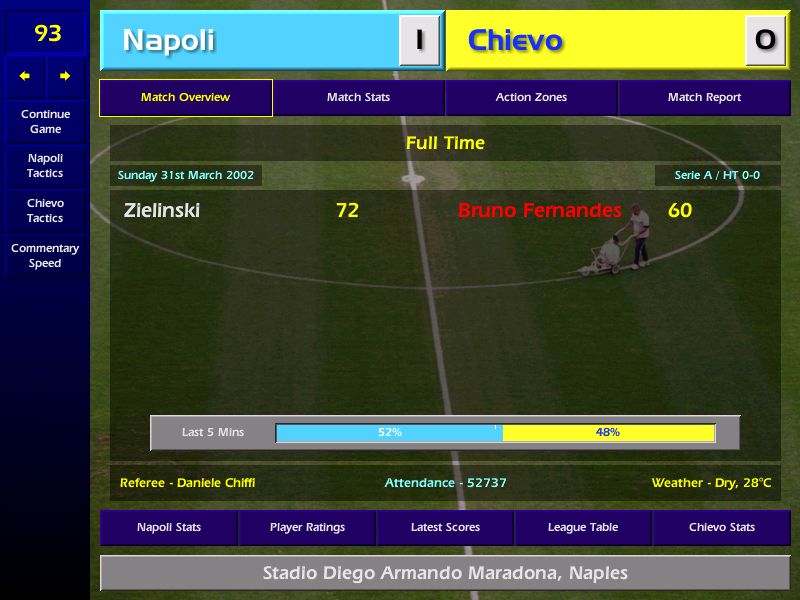Click goalscorer Zielinski's name
800x600 pixels.
[x=162, y=211]
